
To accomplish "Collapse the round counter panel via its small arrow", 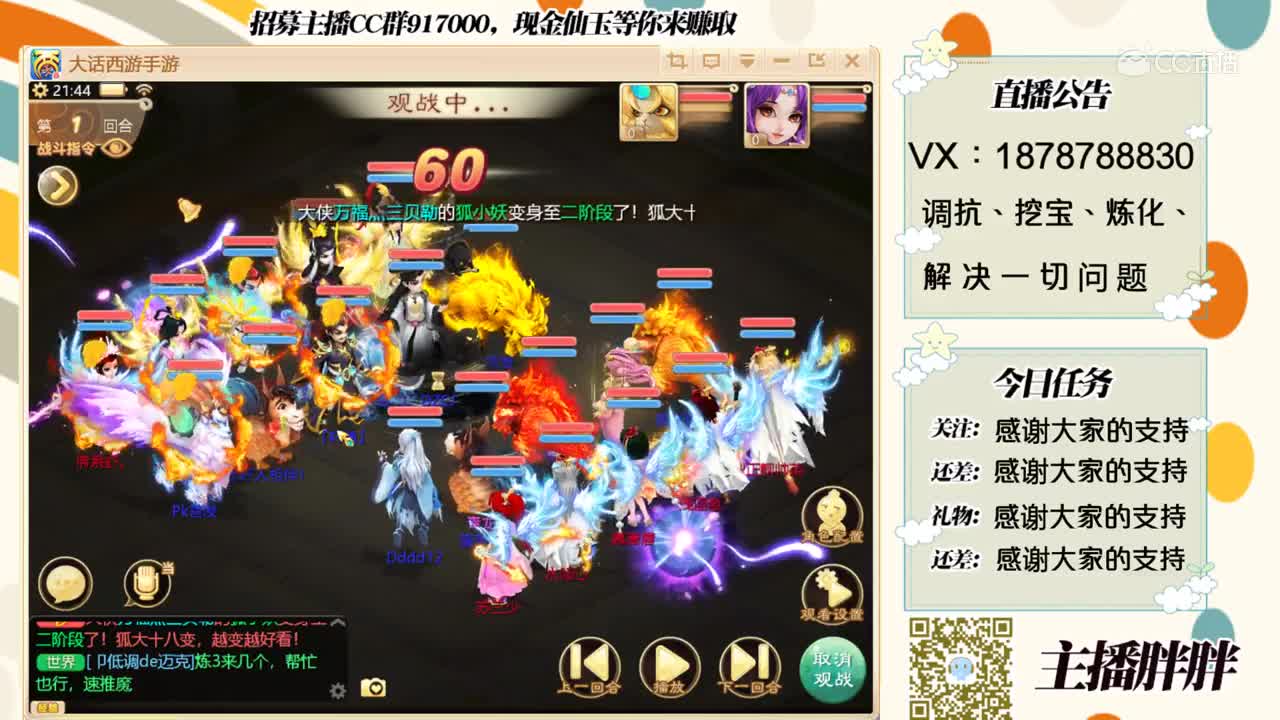I will [x=146, y=103].
